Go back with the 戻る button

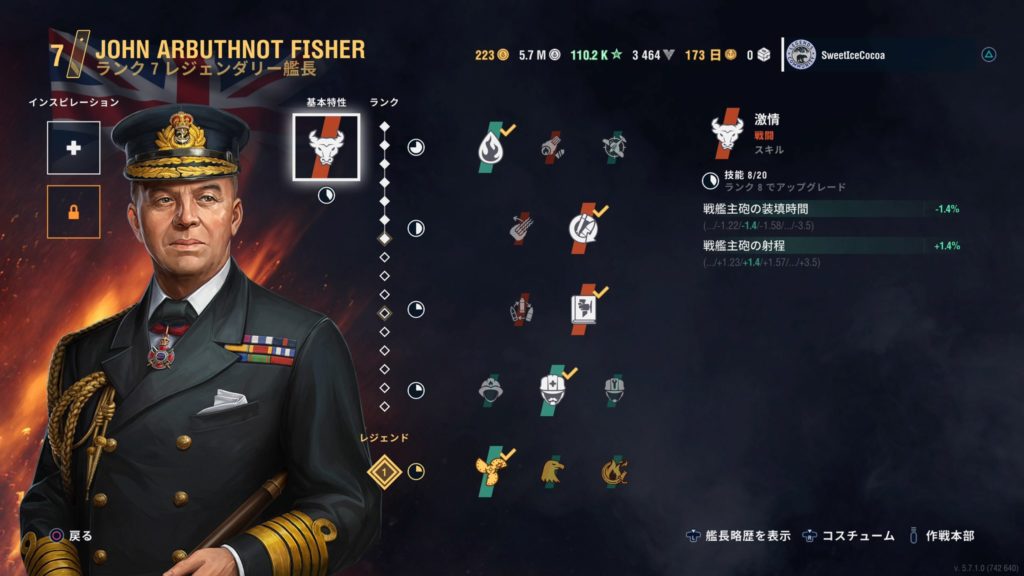[70, 536]
